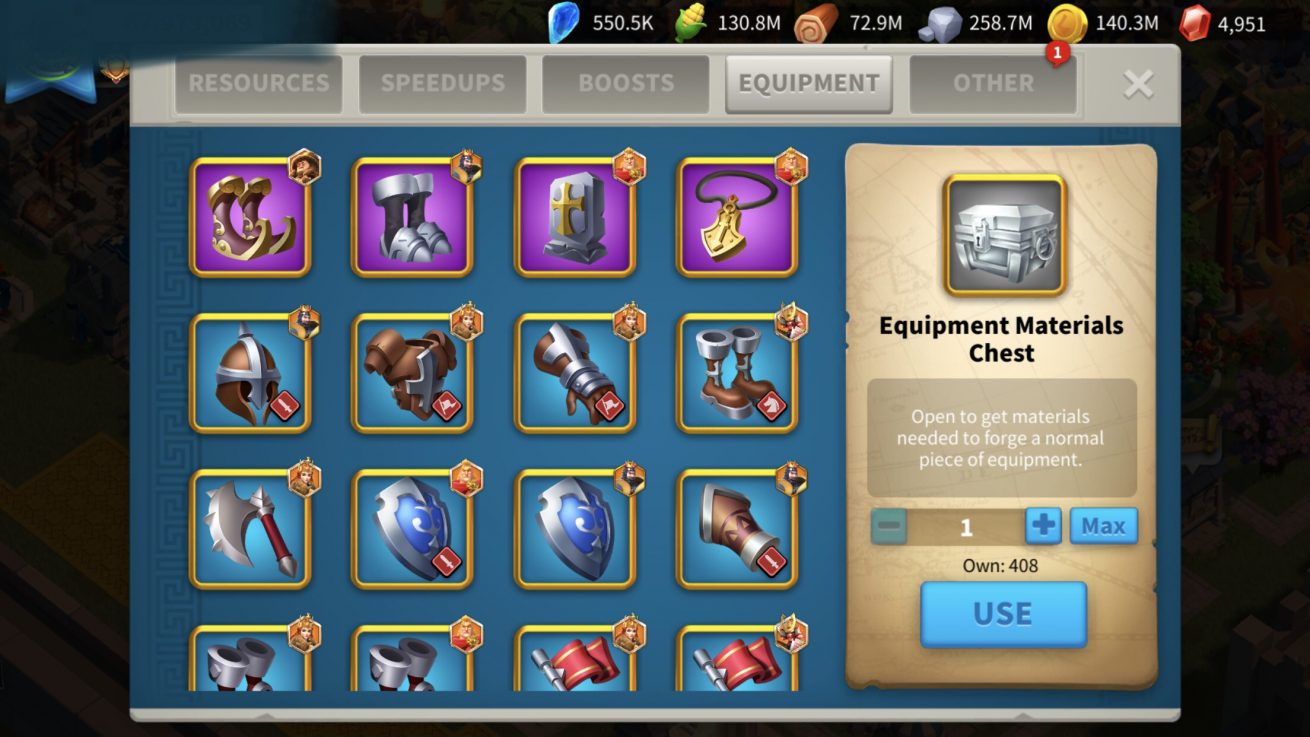This screenshot has width=1310, height=737.
Task: Select the gold pendant necklace slot
Action: (737, 217)
